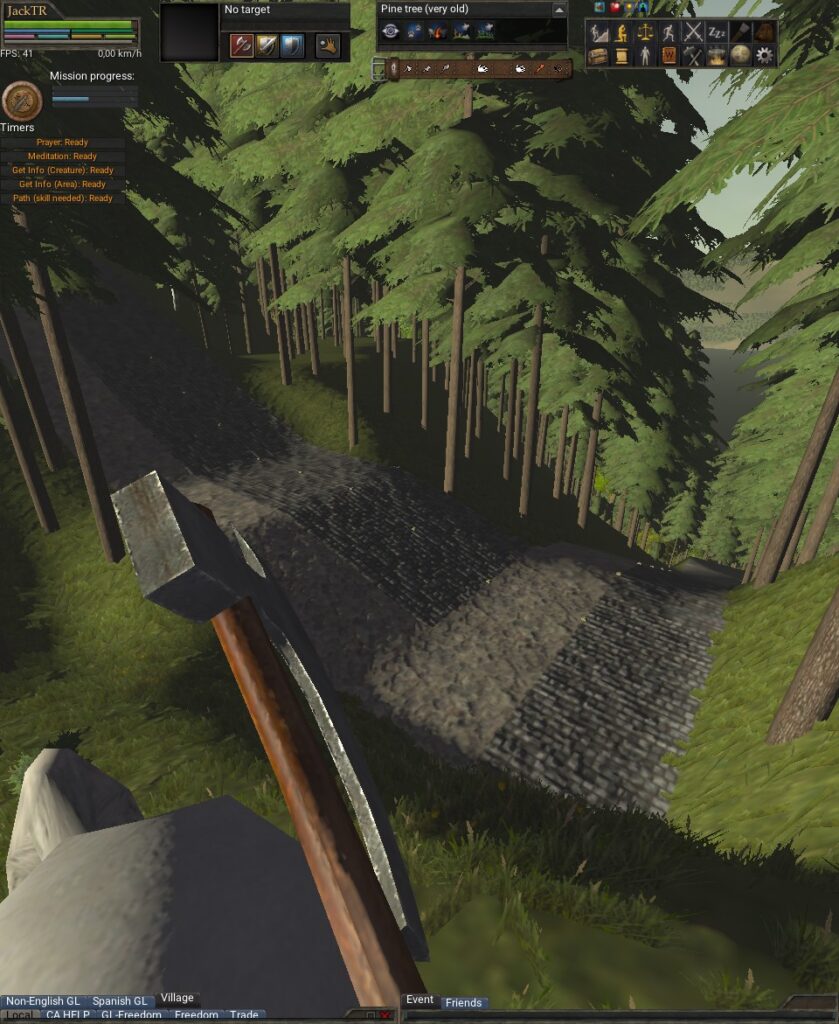Toggle the crossed swords icon

click(693, 32)
